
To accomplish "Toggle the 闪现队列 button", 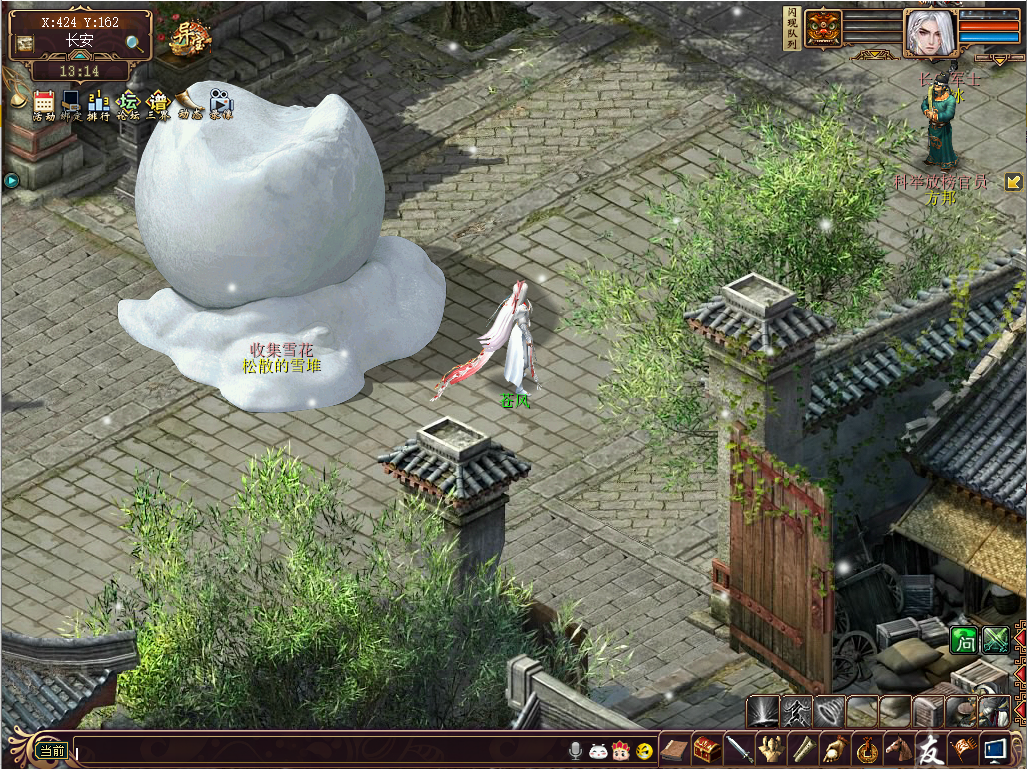I will (792, 27).
